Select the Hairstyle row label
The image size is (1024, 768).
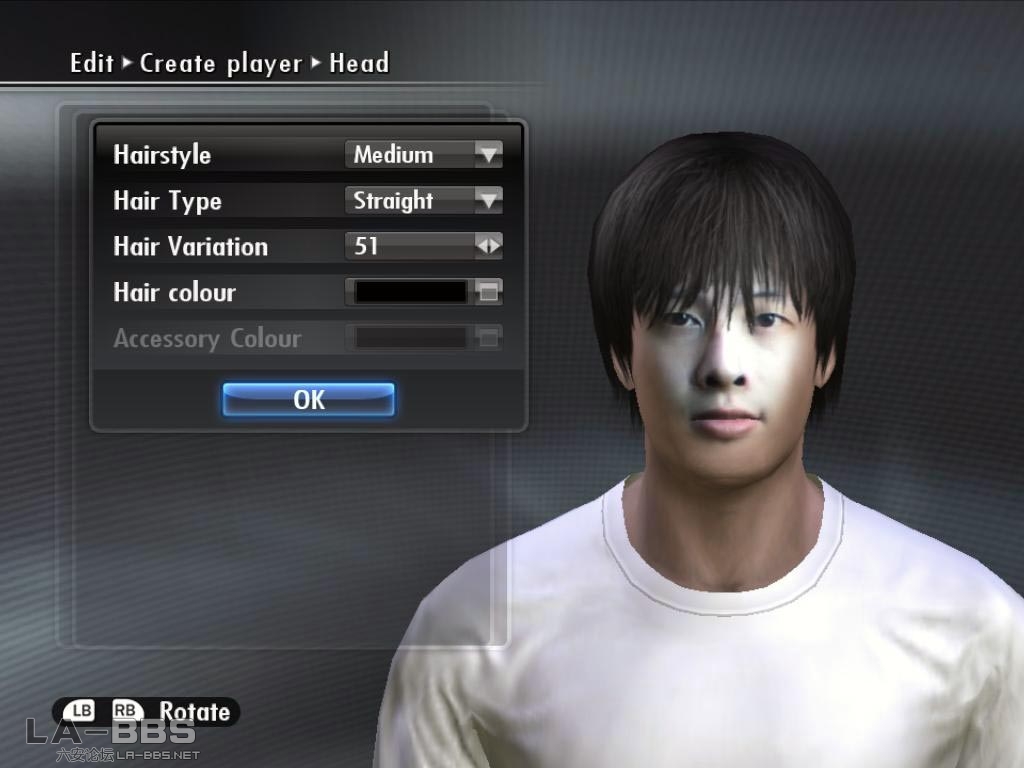[162, 155]
